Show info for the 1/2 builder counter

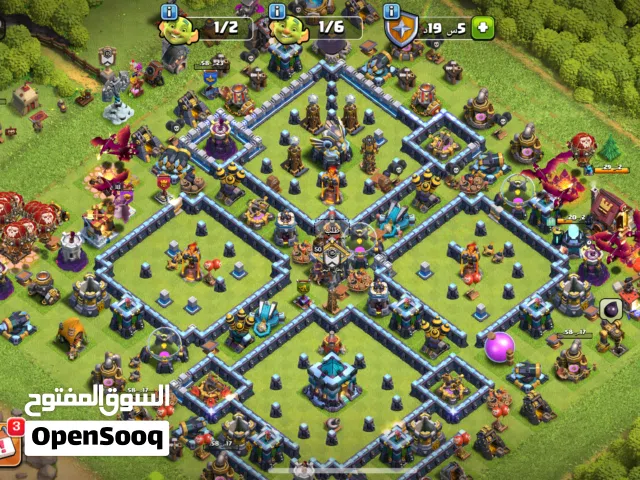169,11
